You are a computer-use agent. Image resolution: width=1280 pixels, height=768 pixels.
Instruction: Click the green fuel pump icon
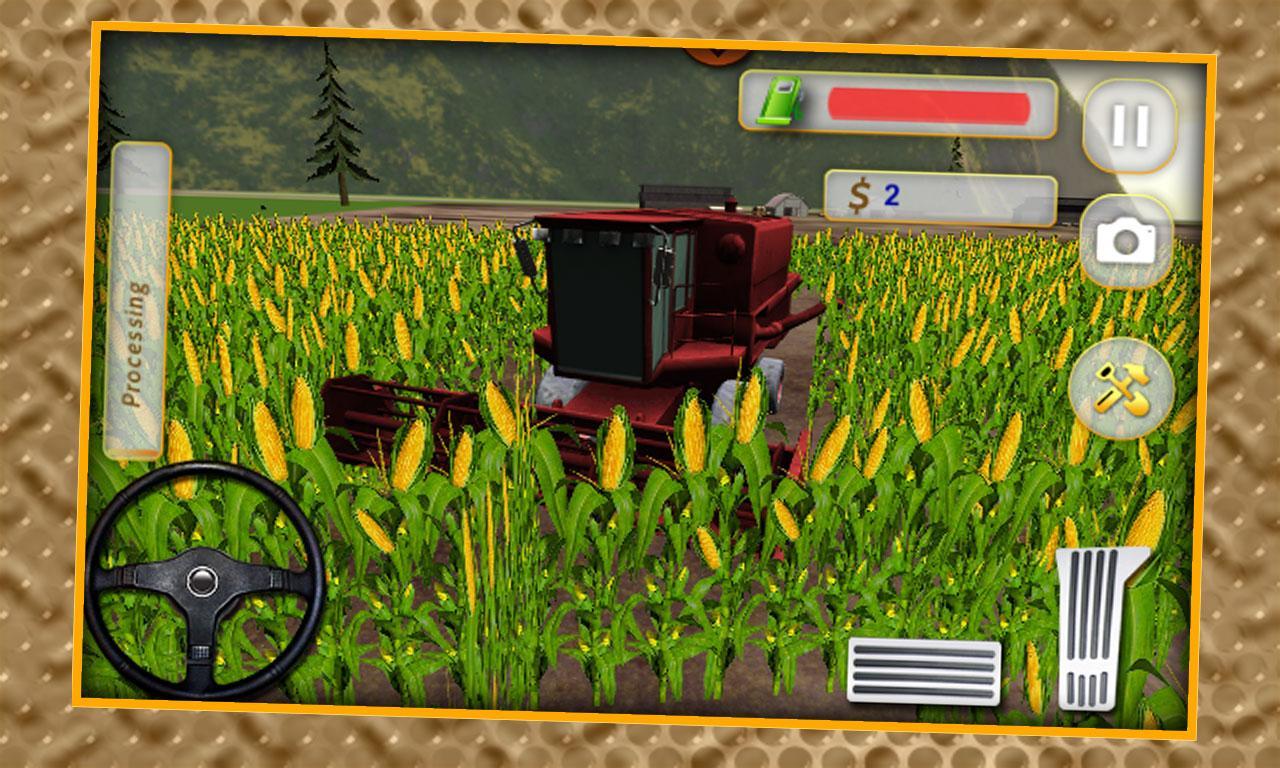pyautogui.click(x=779, y=99)
